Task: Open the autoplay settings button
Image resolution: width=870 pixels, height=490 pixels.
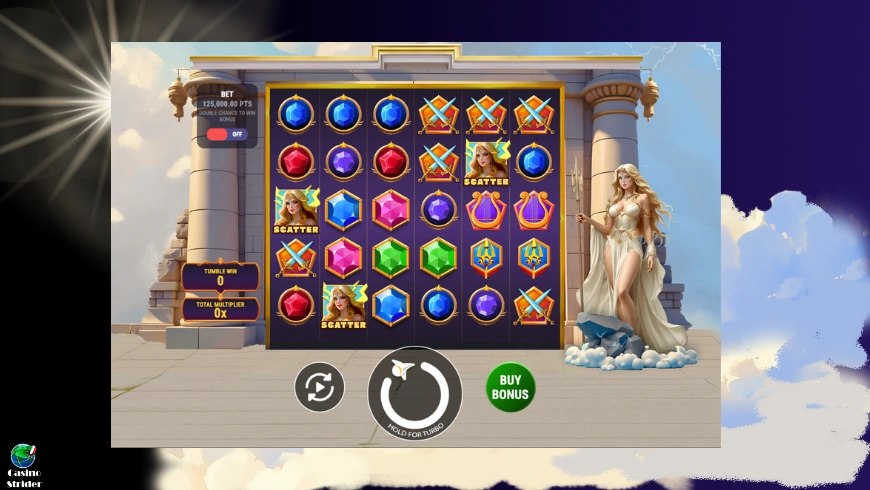Action: [319, 387]
